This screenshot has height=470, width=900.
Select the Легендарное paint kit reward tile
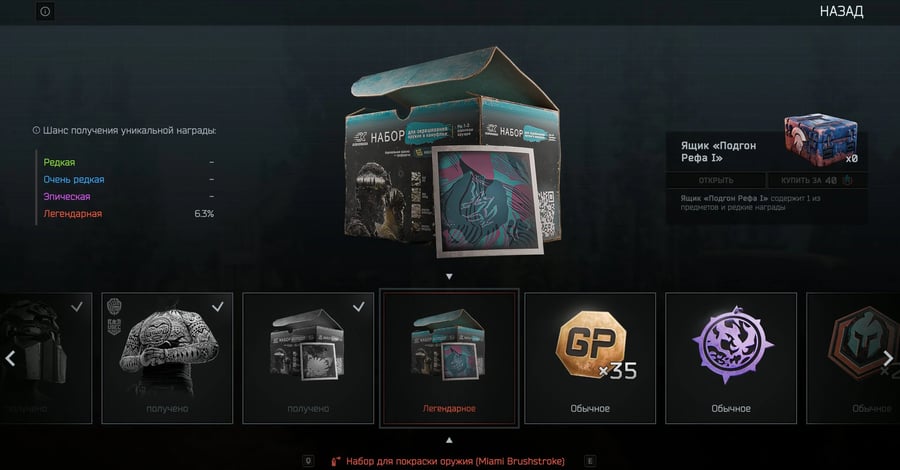pyautogui.click(x=449, y=357)
